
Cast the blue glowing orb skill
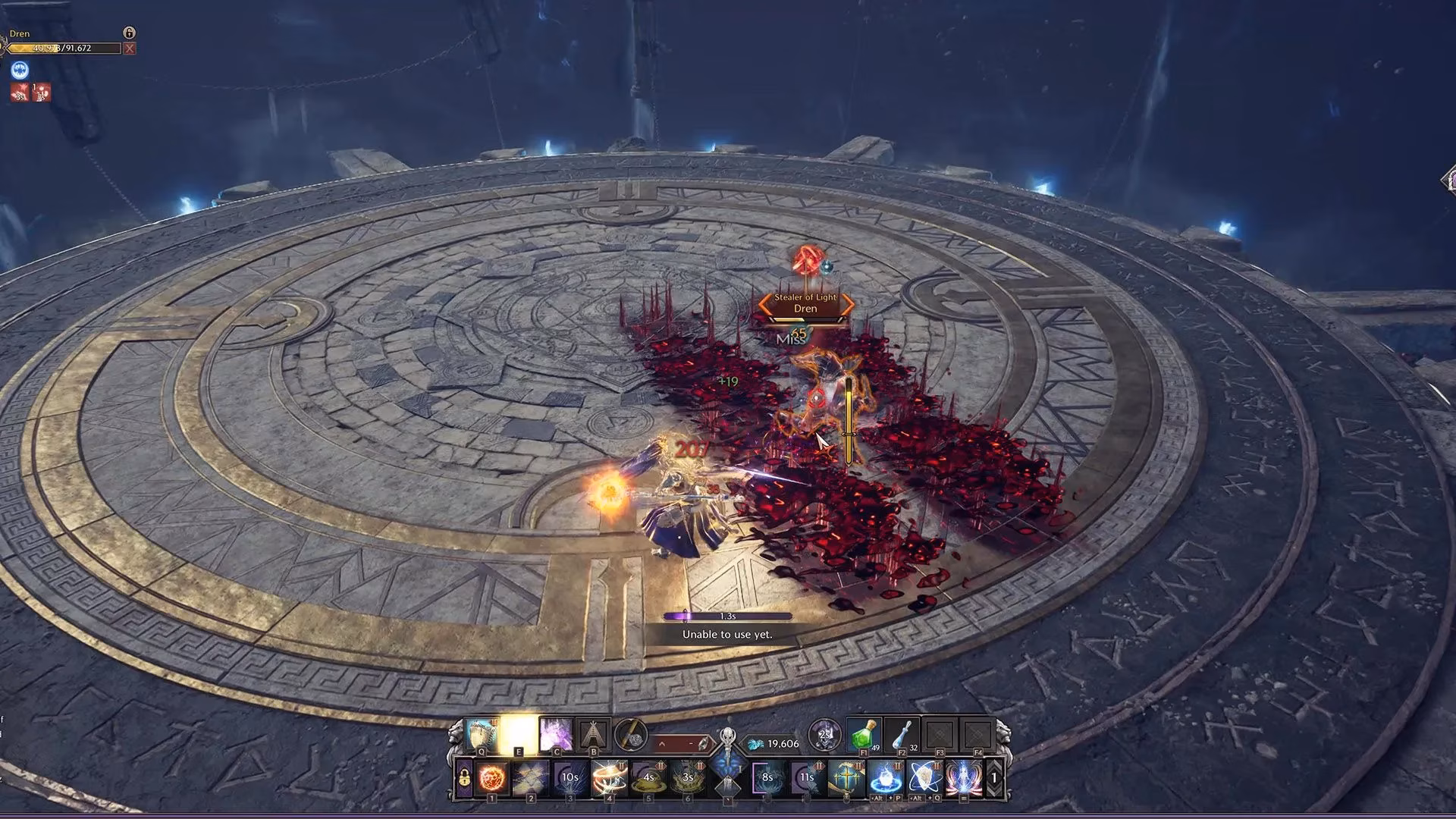pos(884,778)
